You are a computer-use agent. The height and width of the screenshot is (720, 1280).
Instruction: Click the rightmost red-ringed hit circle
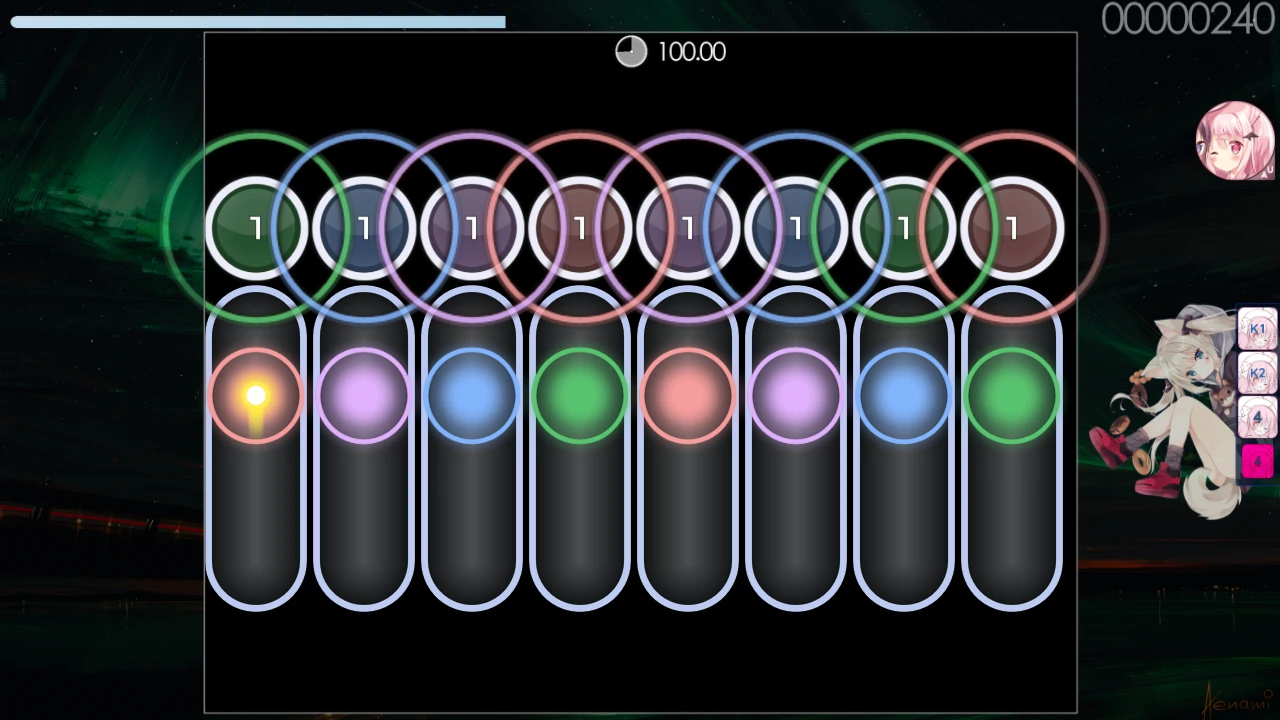[1011, 228]
